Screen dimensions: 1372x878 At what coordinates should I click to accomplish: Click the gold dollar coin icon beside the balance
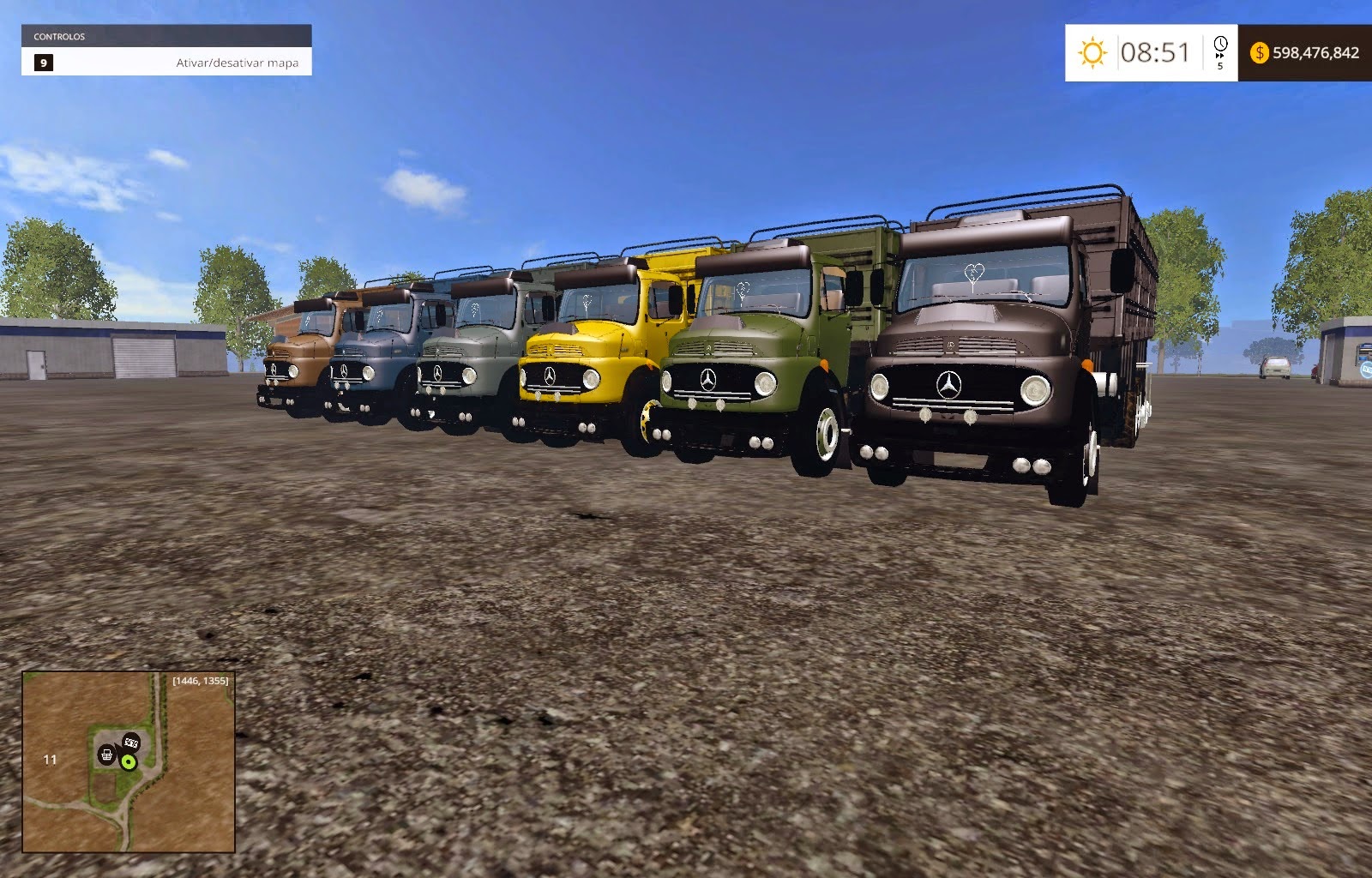(1259, 53)
